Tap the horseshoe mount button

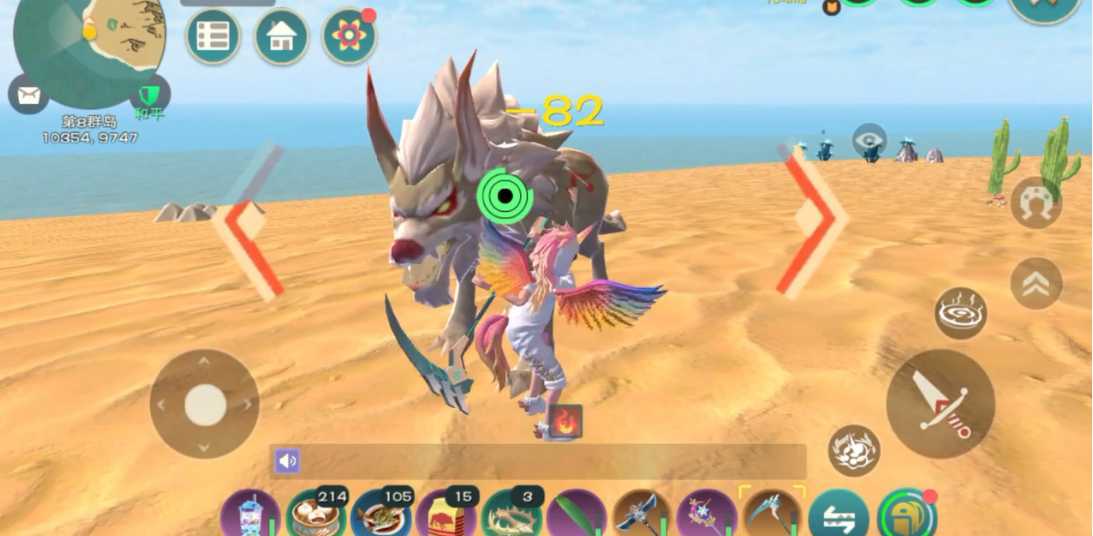point(1036,204)
